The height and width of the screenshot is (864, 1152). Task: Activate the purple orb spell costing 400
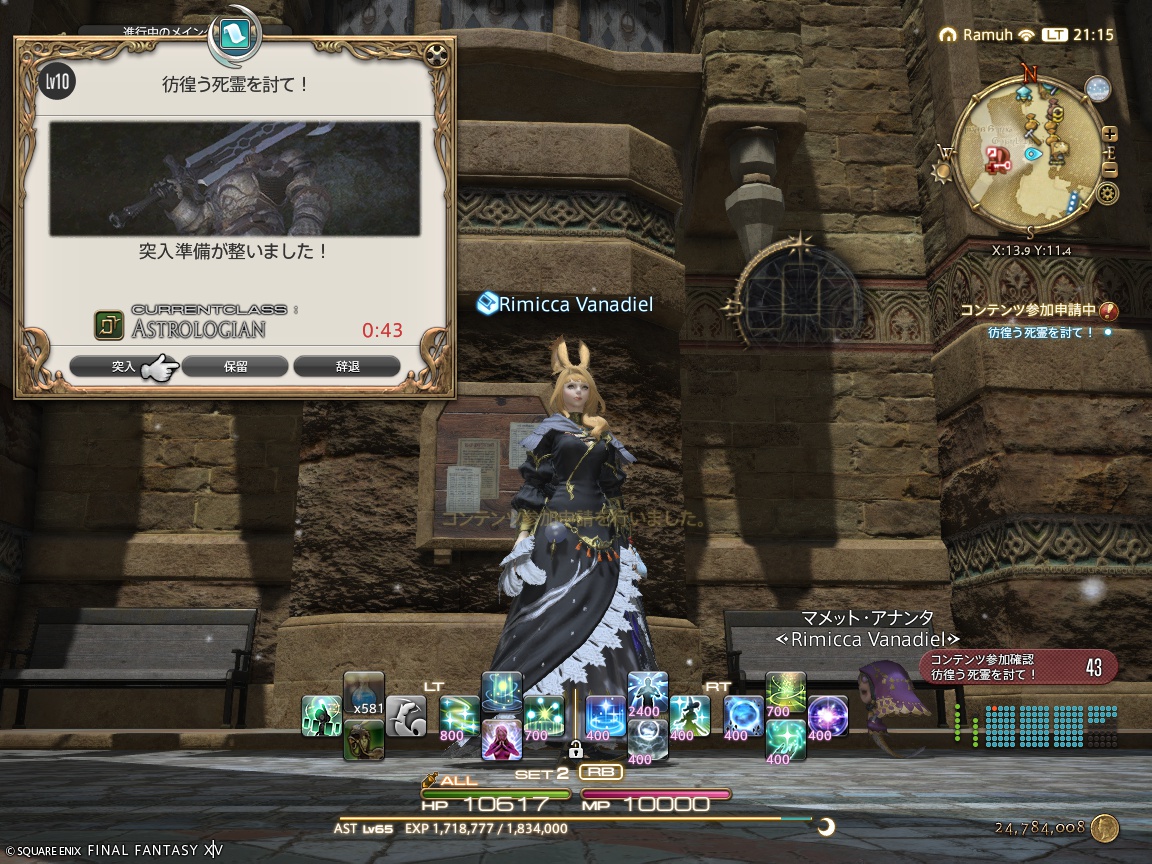[827, 716]
